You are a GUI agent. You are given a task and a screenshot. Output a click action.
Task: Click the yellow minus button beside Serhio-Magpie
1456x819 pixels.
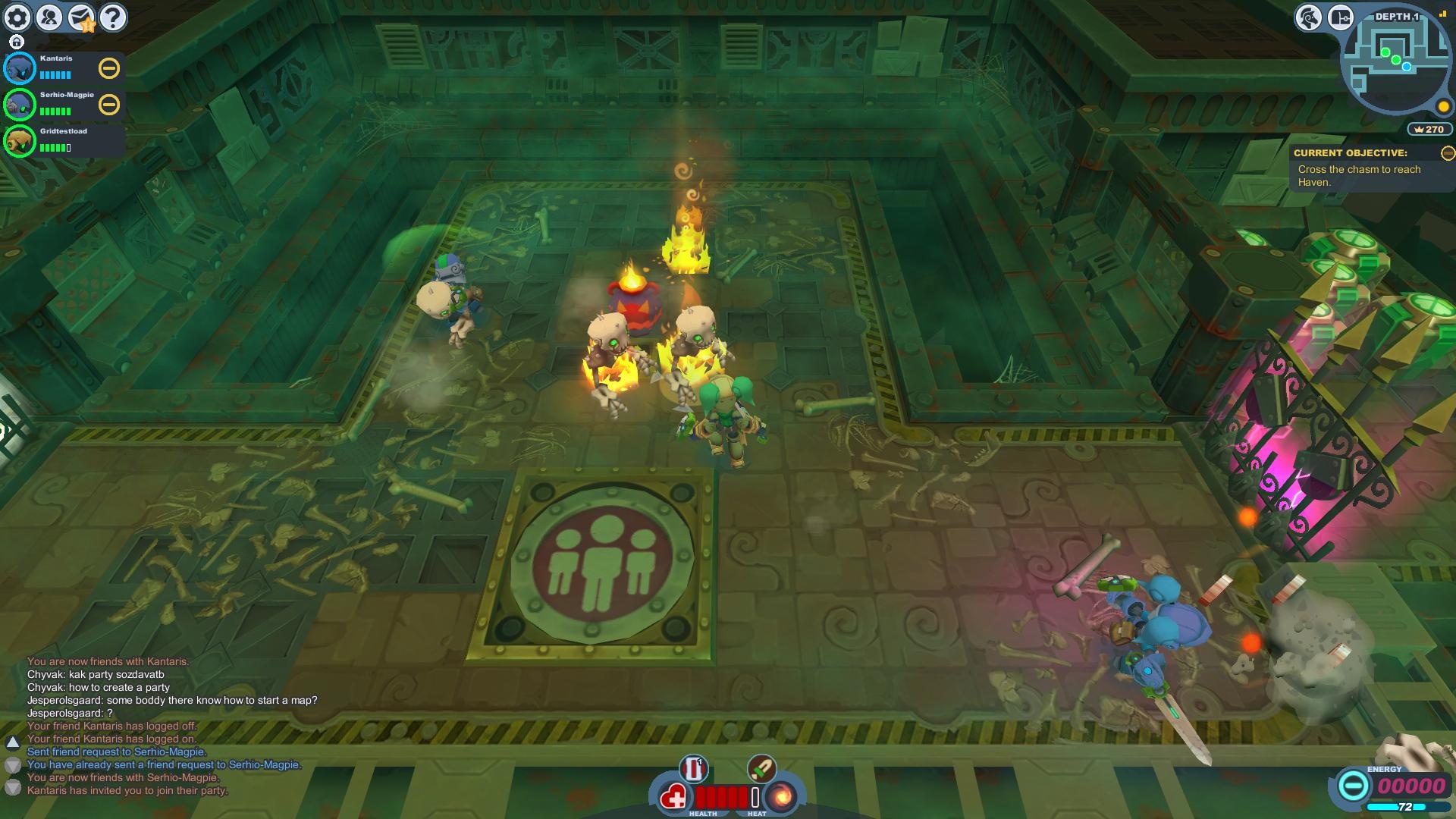tap(109, 105)
